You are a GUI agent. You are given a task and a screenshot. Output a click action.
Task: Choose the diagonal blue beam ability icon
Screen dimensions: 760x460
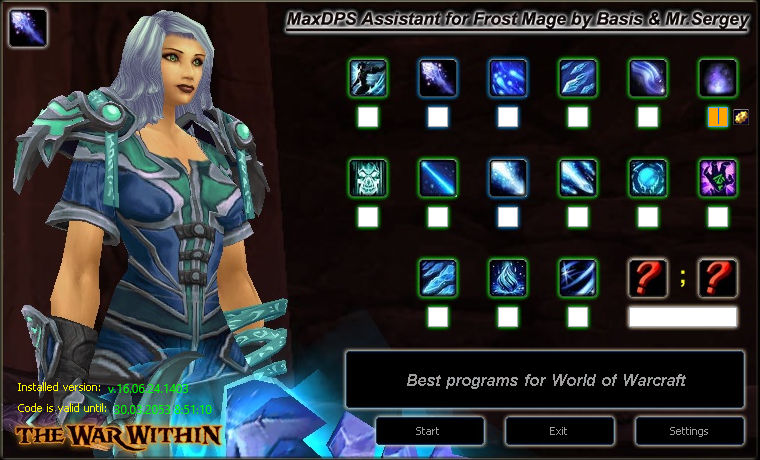[x=438, y=178]
